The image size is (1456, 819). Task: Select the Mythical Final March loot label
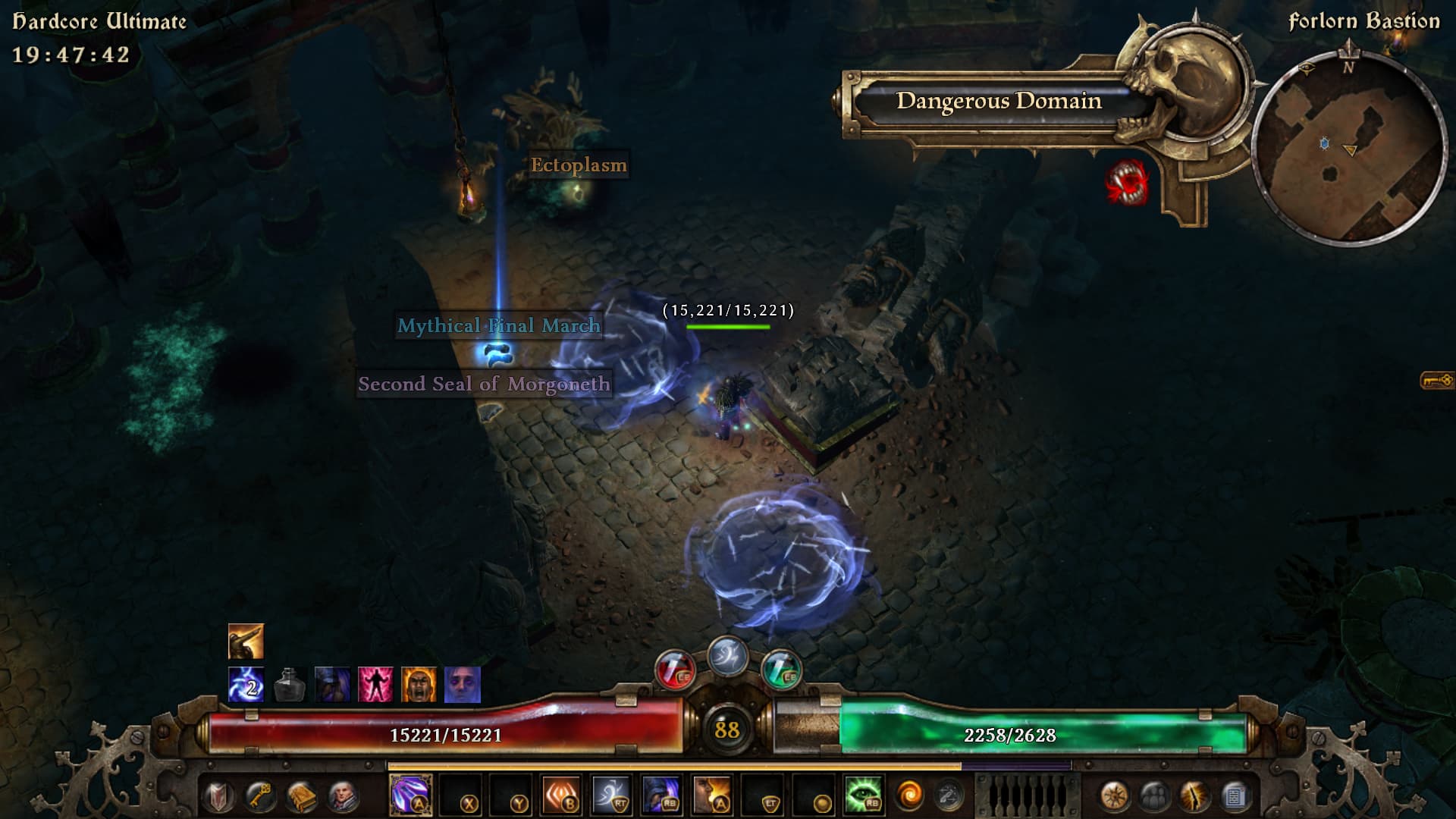coord(499,326)
